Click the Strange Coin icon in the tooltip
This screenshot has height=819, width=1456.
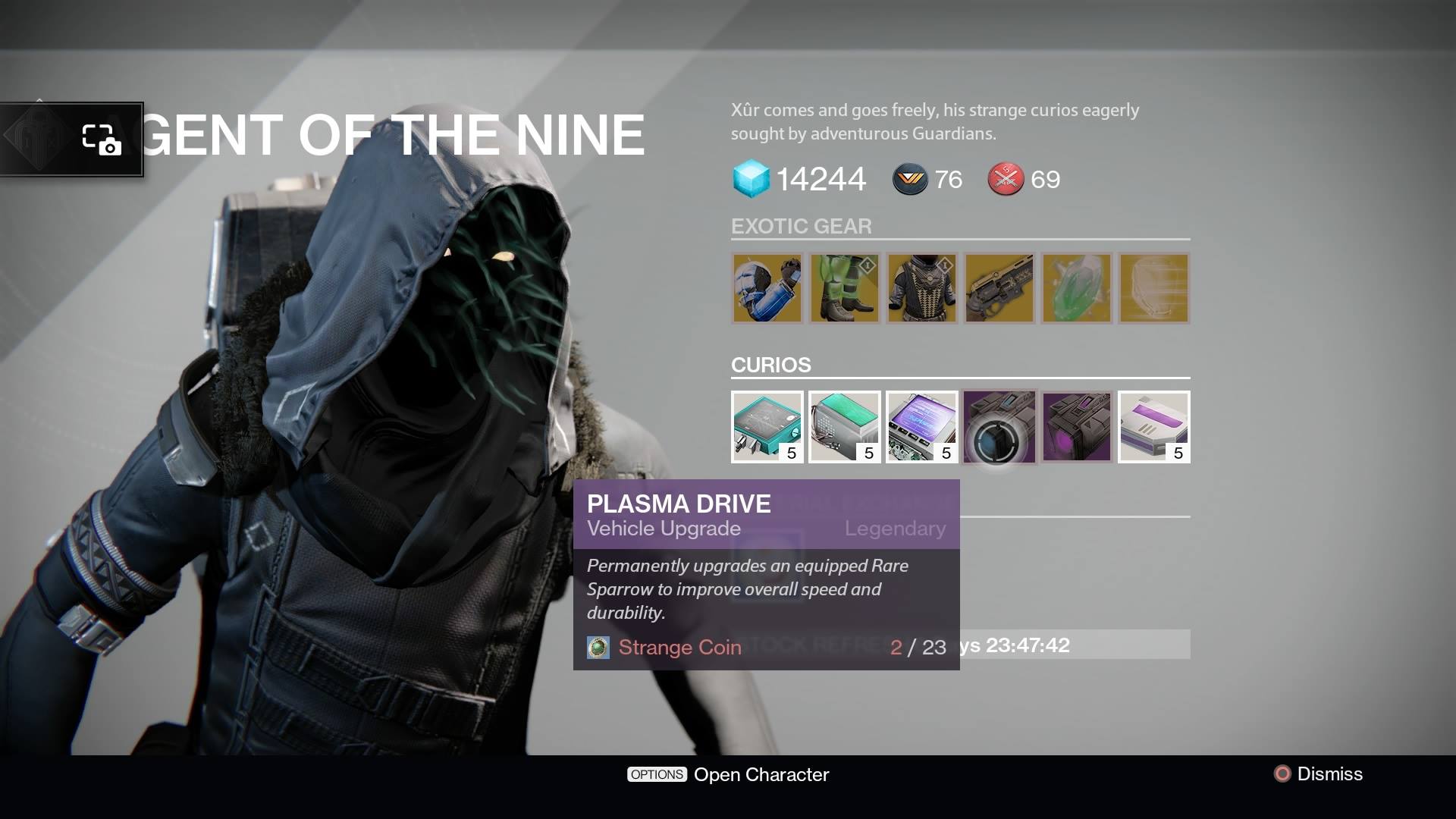[x=598, y=648]
